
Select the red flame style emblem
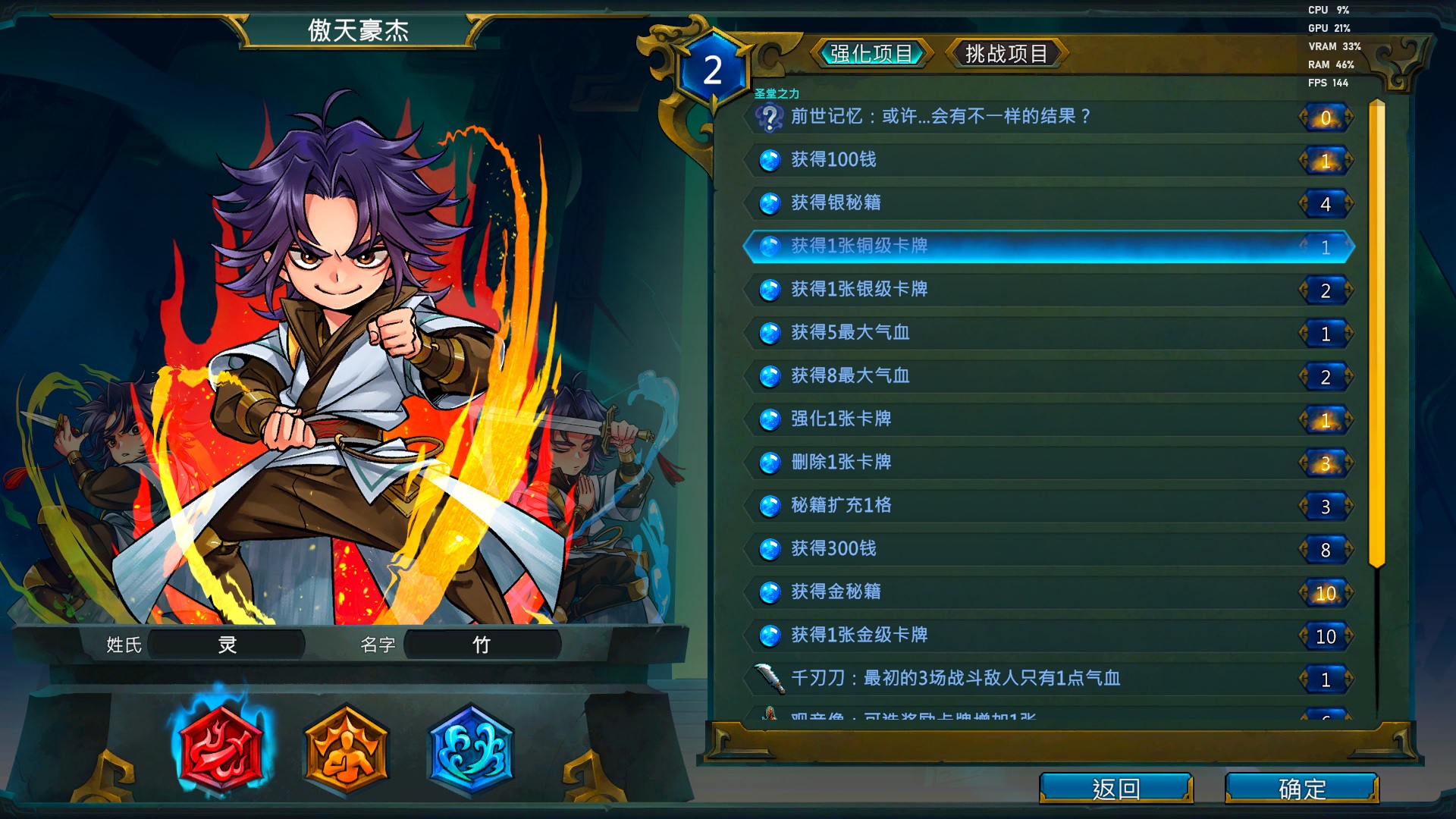221,749
